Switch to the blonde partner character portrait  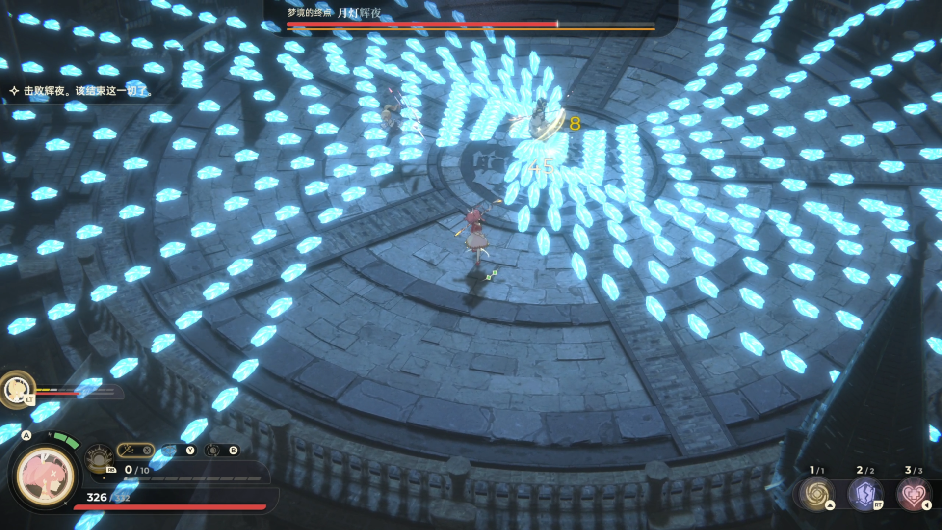click(x=16, y=387)
